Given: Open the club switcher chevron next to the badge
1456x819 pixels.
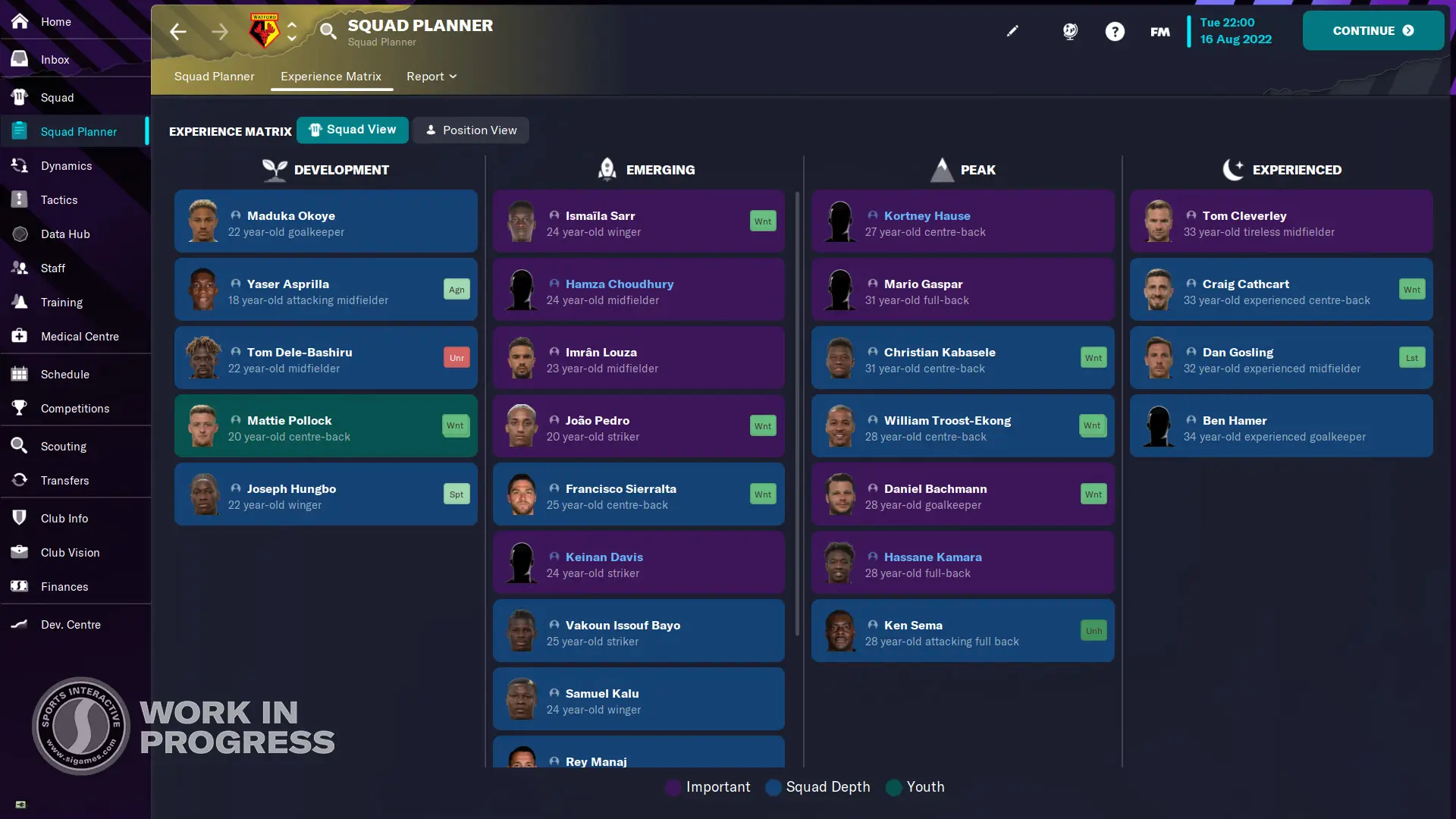Looking at the screenshot, I should click(x=292, y=31).
